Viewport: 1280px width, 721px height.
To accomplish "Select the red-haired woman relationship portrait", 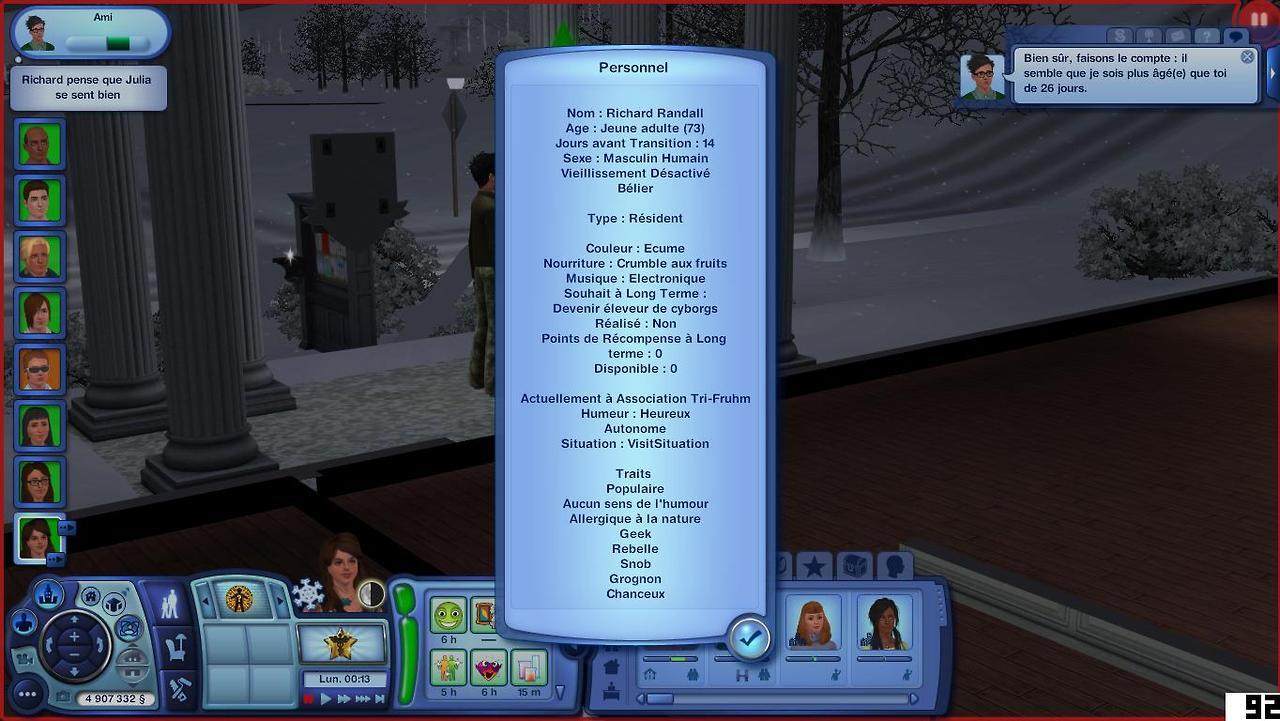I will point(812,622).
